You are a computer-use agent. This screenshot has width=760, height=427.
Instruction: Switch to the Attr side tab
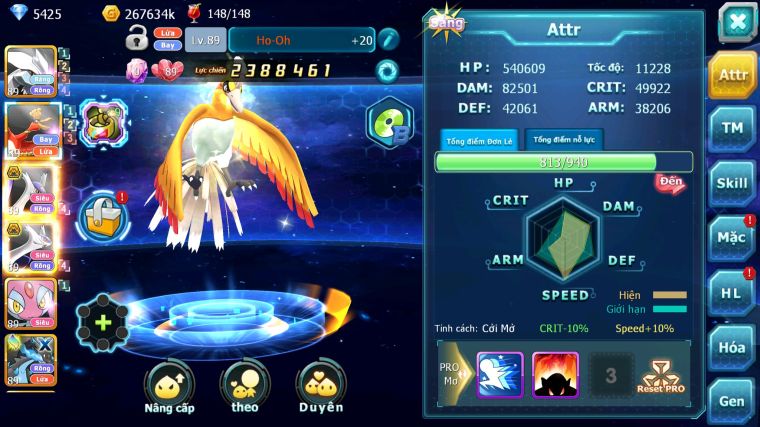point(733,75)
